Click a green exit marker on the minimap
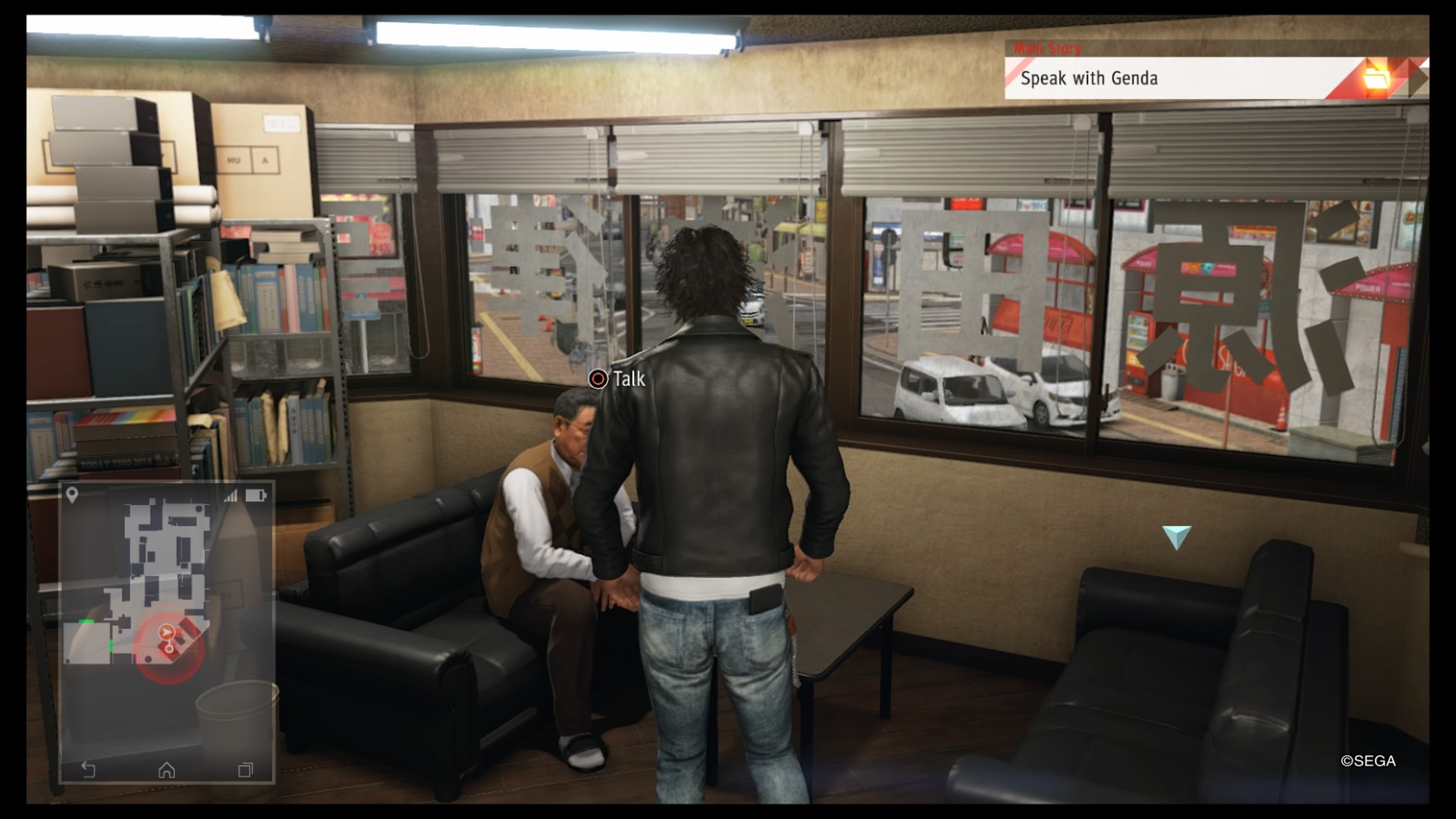1456x819 pixels. pos(86,621)
